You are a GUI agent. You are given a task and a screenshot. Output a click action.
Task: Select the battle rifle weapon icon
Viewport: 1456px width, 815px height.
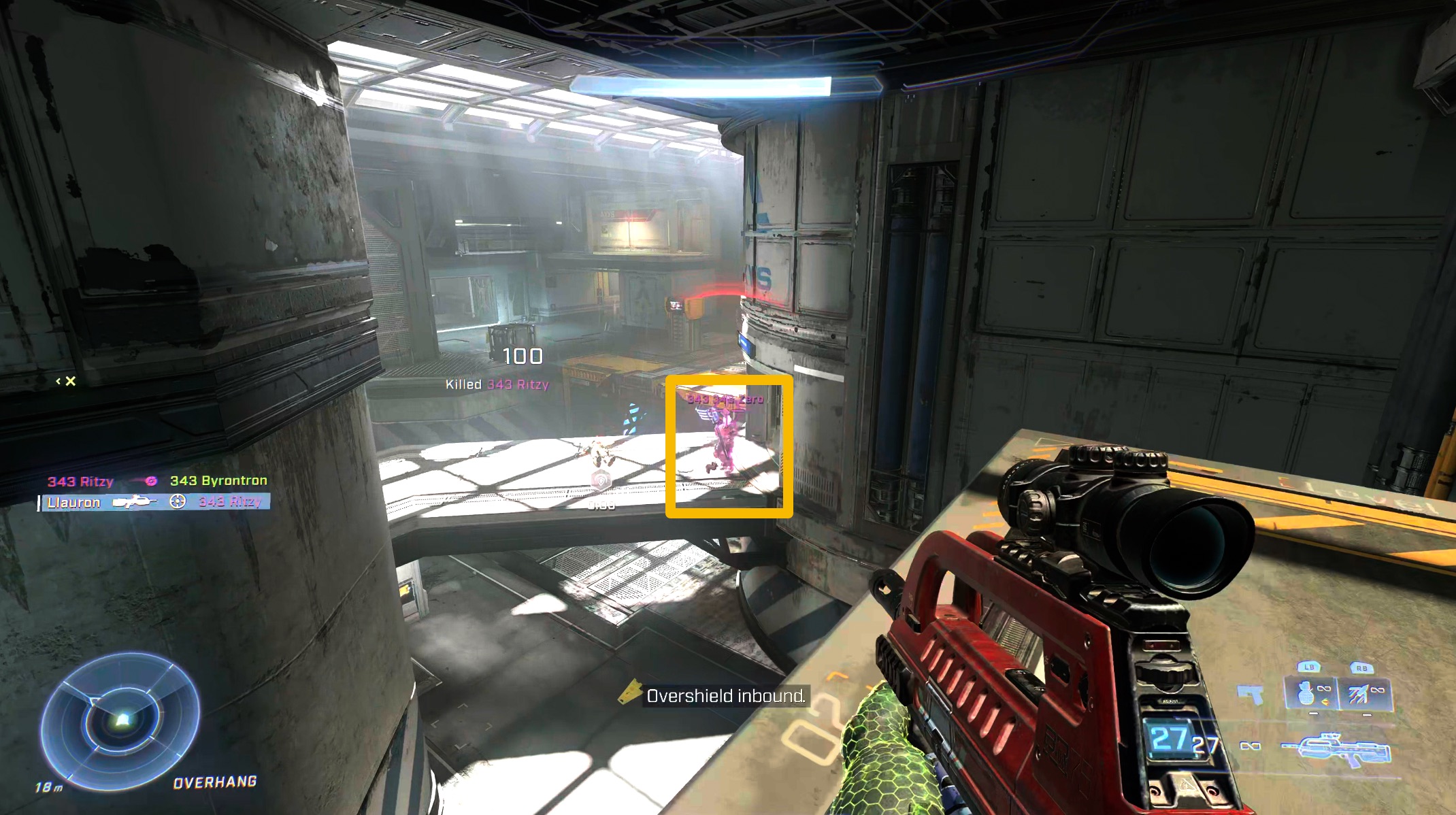[1335, 748]
